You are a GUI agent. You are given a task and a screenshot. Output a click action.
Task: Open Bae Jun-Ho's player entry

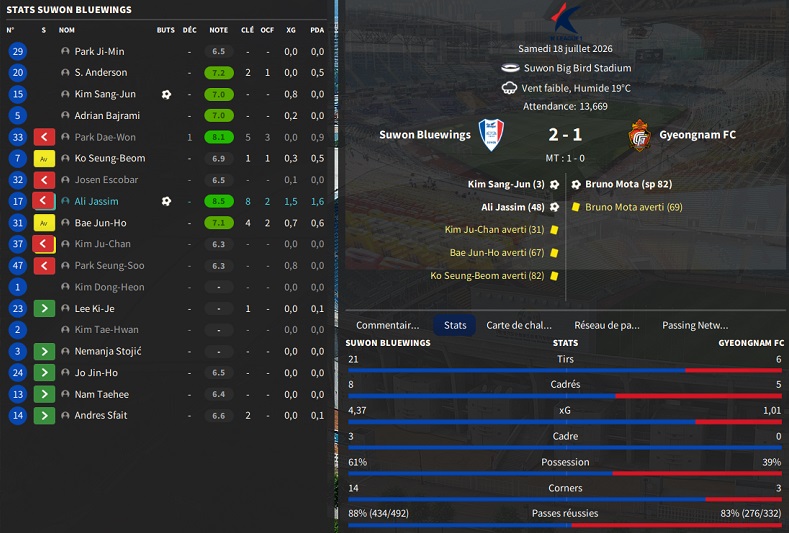pos(100,223)
